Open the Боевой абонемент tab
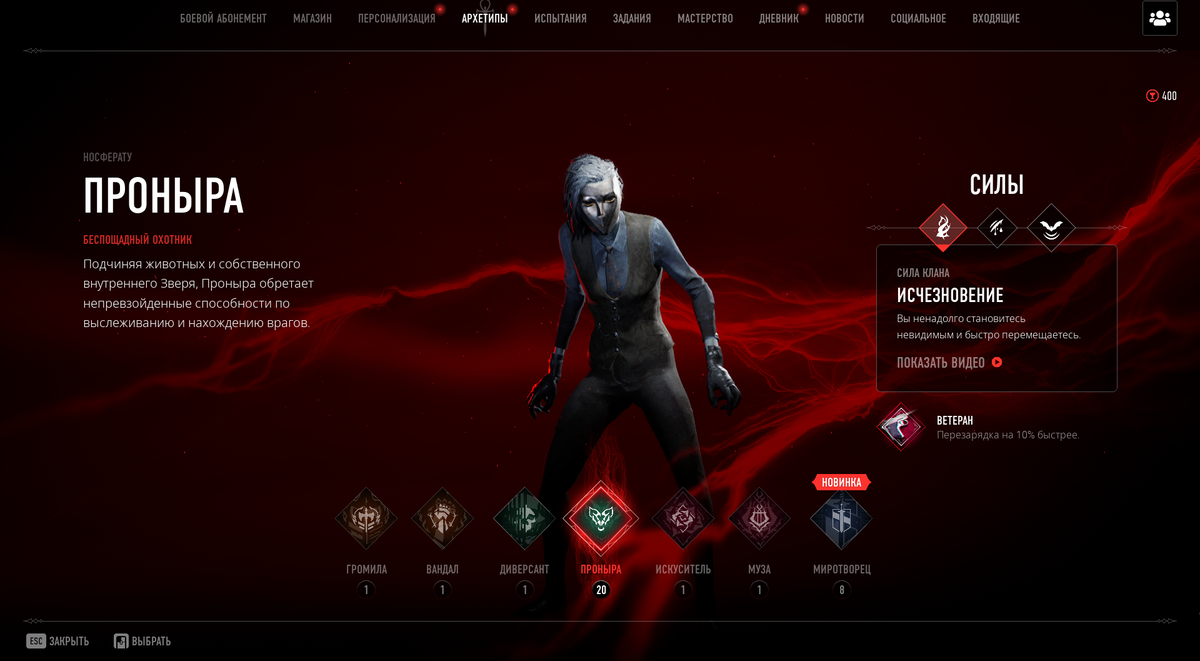 [x=223, y=18]
